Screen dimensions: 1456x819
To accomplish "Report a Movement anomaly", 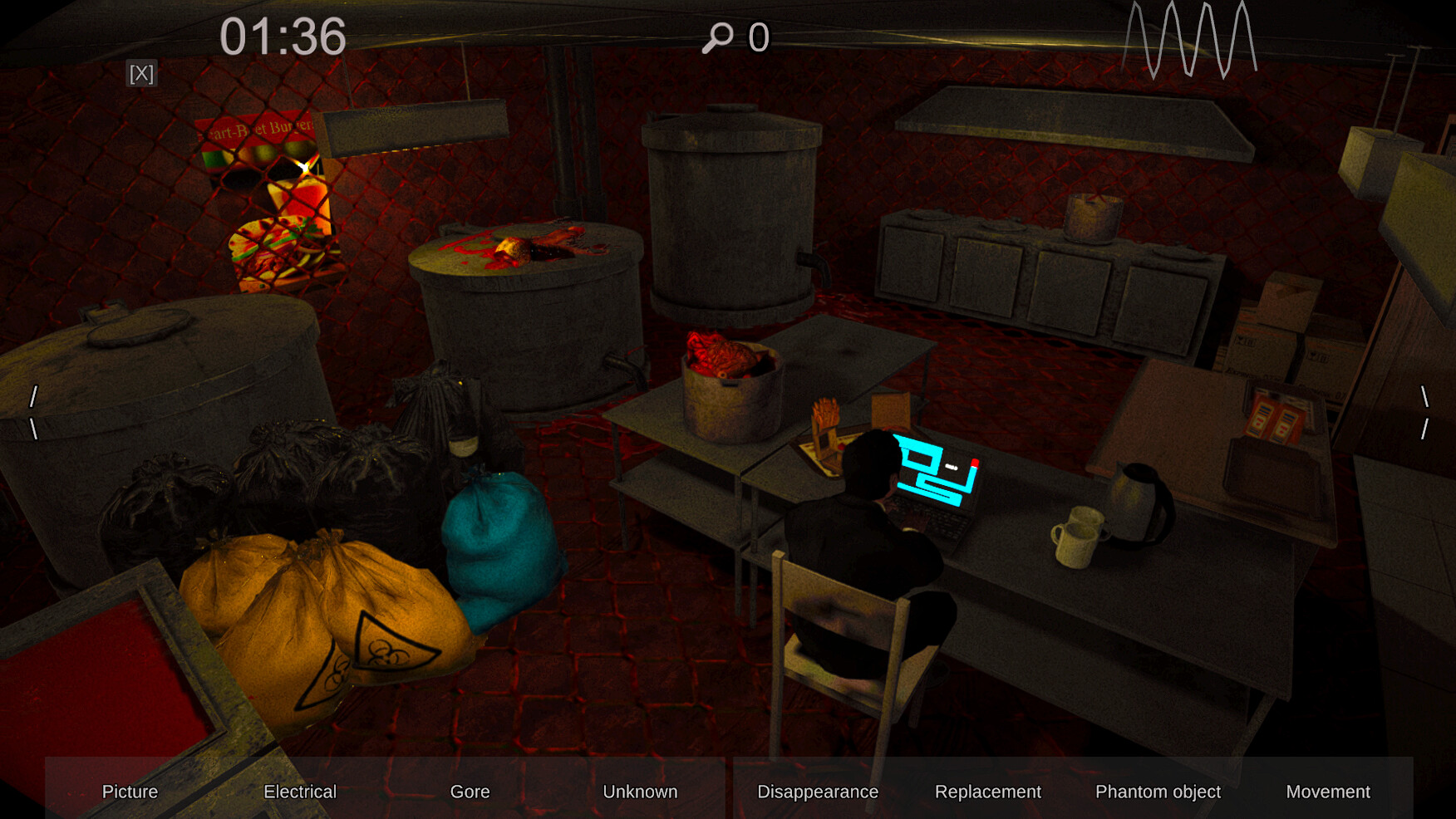I will click(1328, 792).
